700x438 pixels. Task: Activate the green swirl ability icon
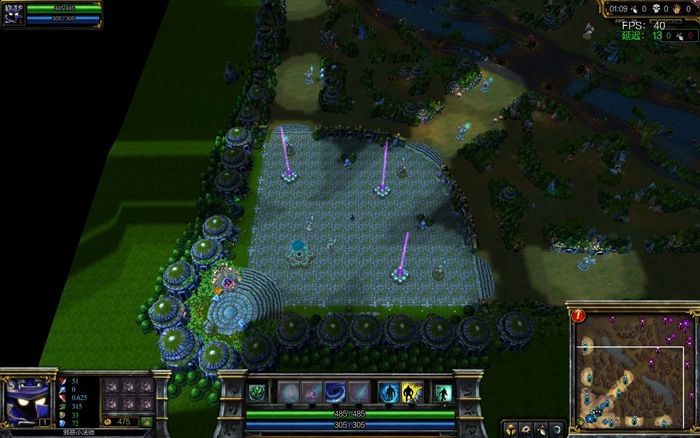click(258, 392)
